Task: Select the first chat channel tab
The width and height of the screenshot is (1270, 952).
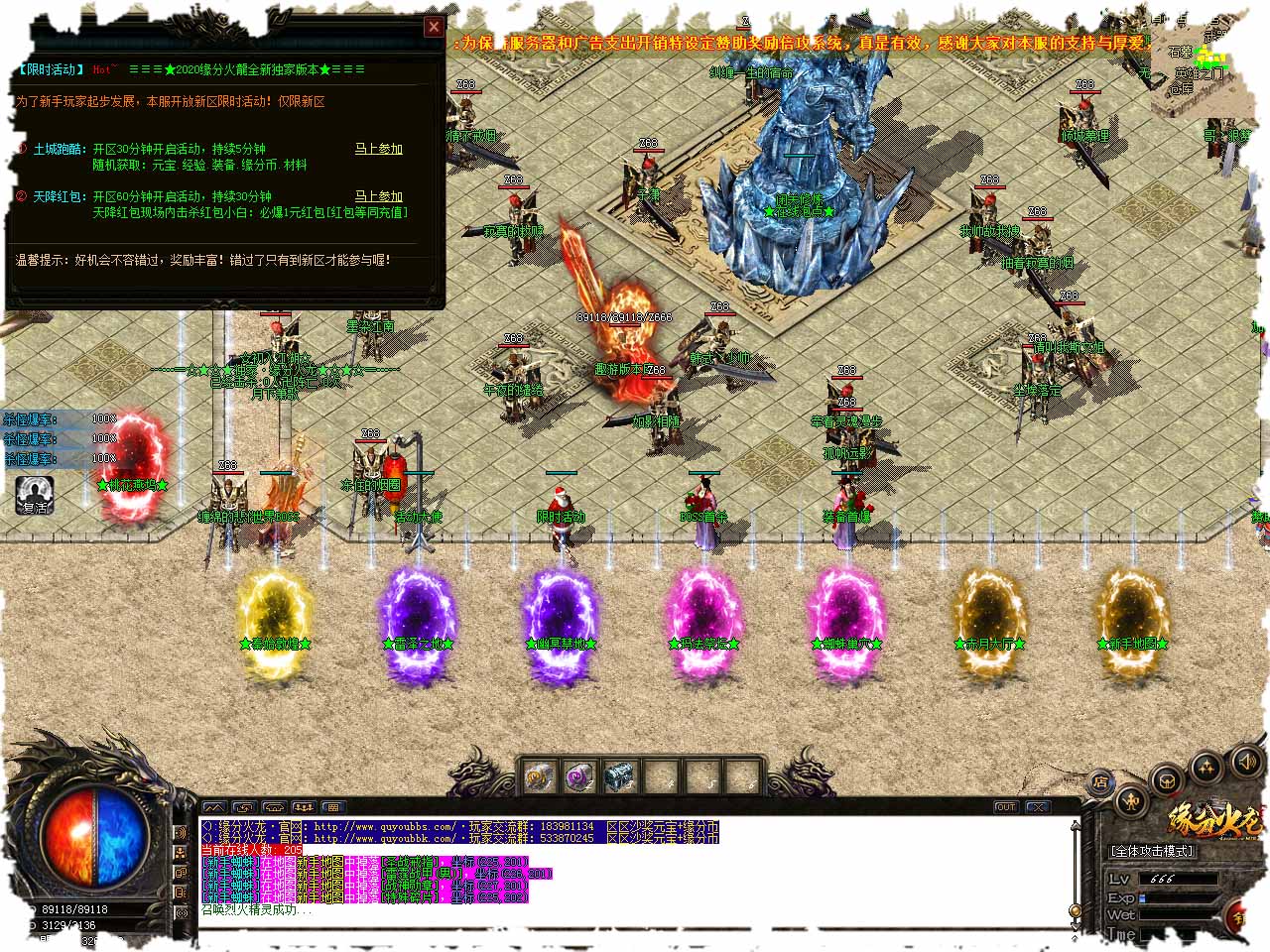Action: point(214,807)
